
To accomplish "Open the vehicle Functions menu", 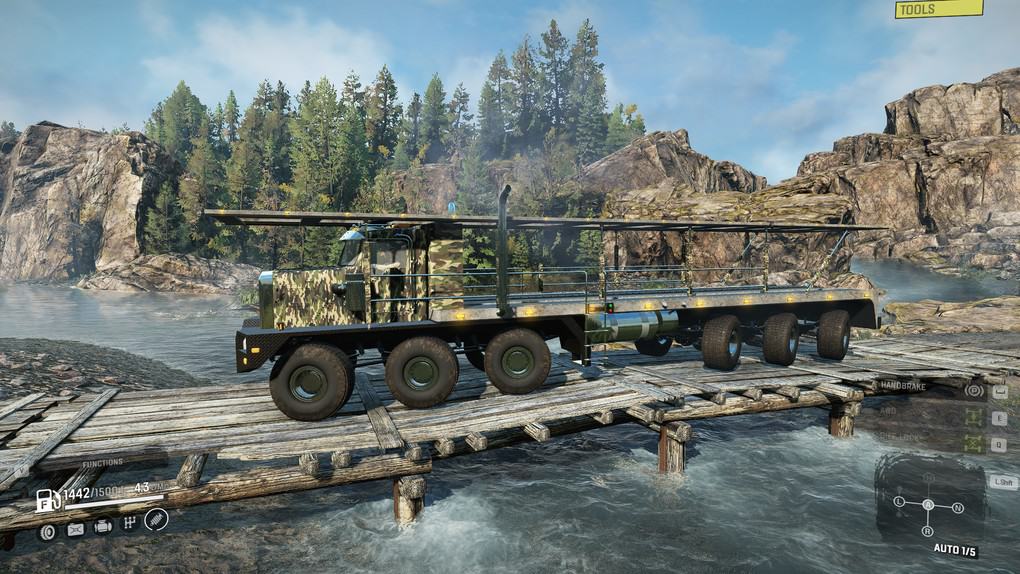I will pyautogui.click(x=103, y=463).
